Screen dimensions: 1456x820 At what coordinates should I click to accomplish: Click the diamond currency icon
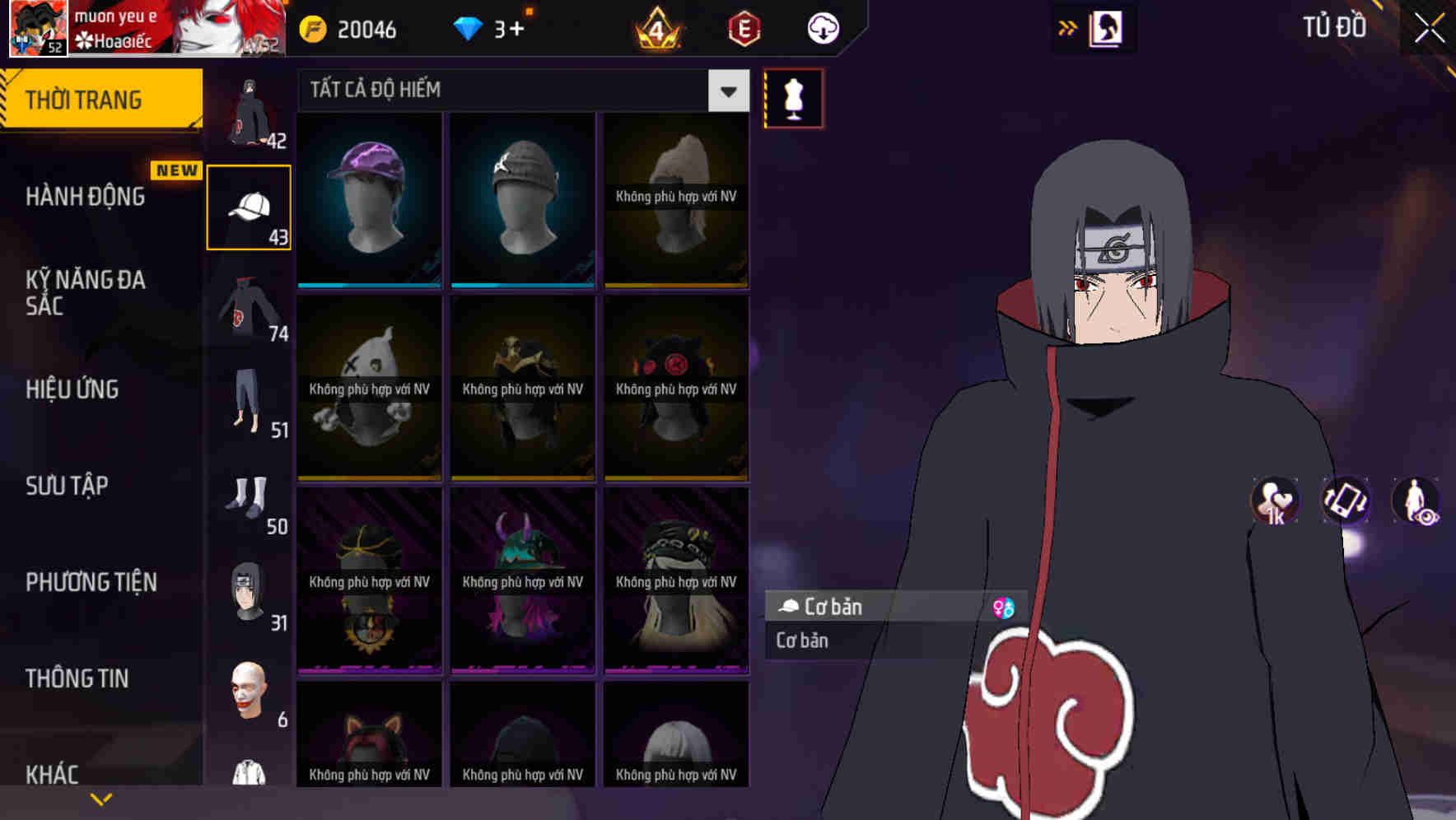pyautogui.click(x=469, y=28)
